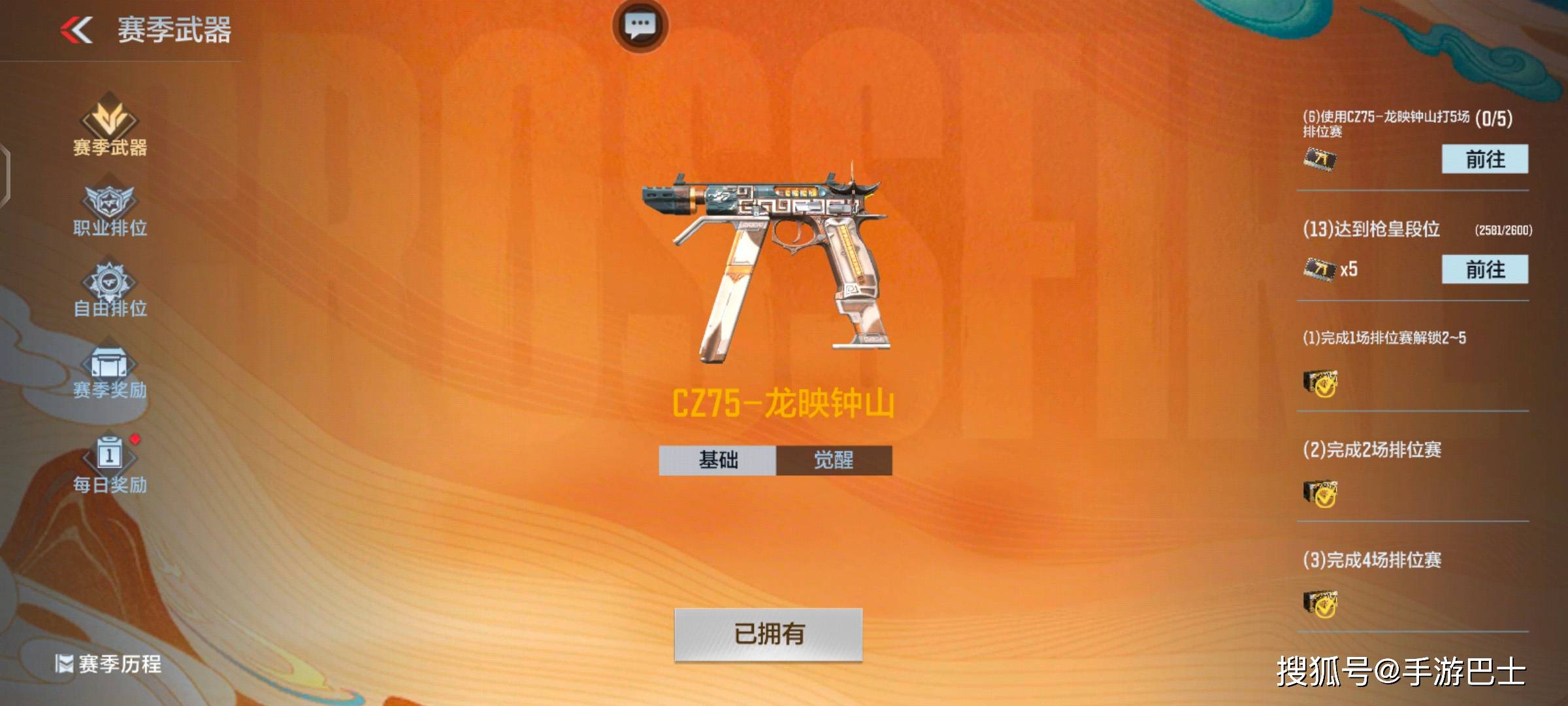Go back with the double-arrow button
Viewport: 1568px width, 706px height.
click(77, 30)
